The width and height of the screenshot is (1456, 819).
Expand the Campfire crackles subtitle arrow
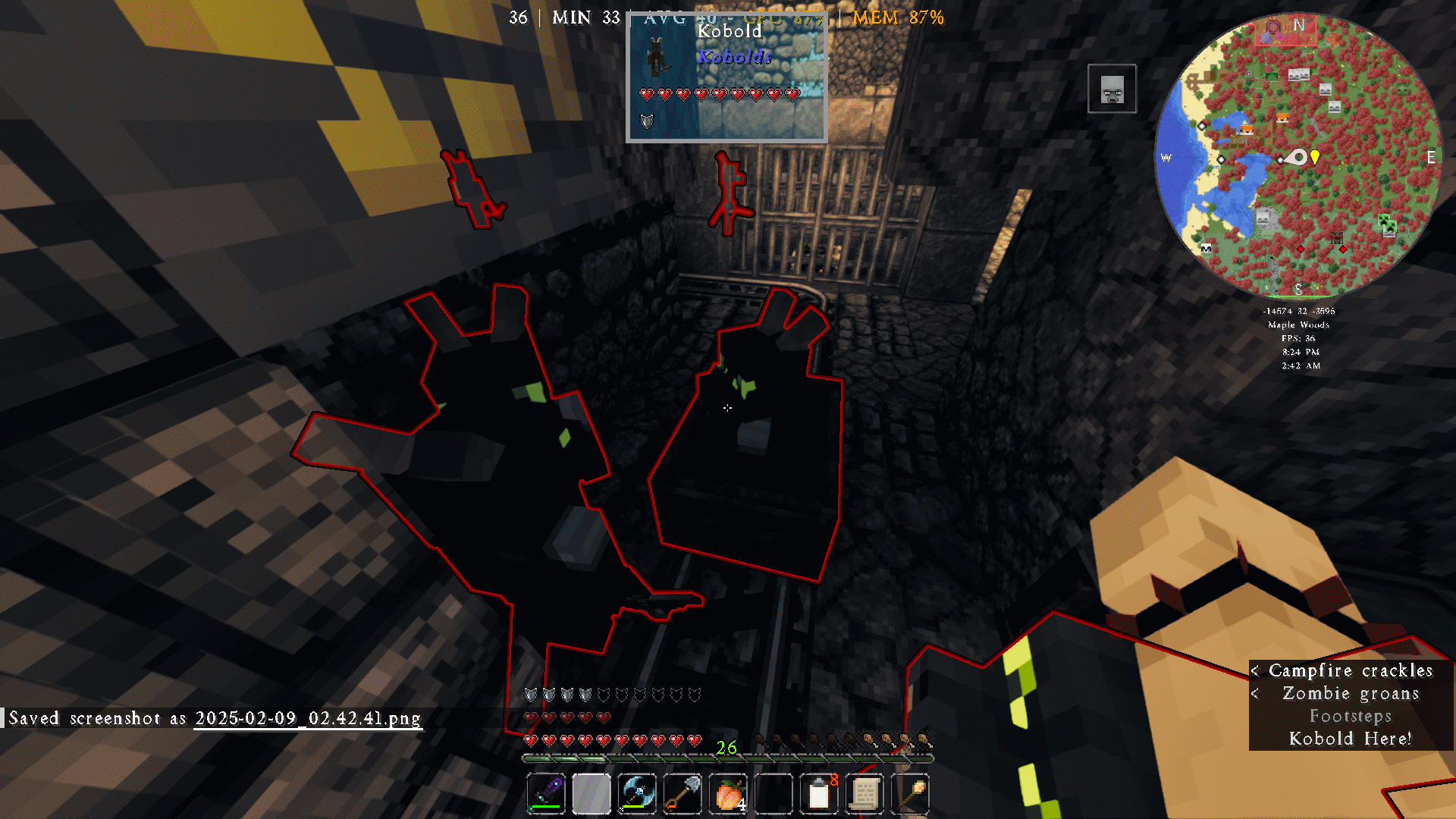[x=1256, y=671]
